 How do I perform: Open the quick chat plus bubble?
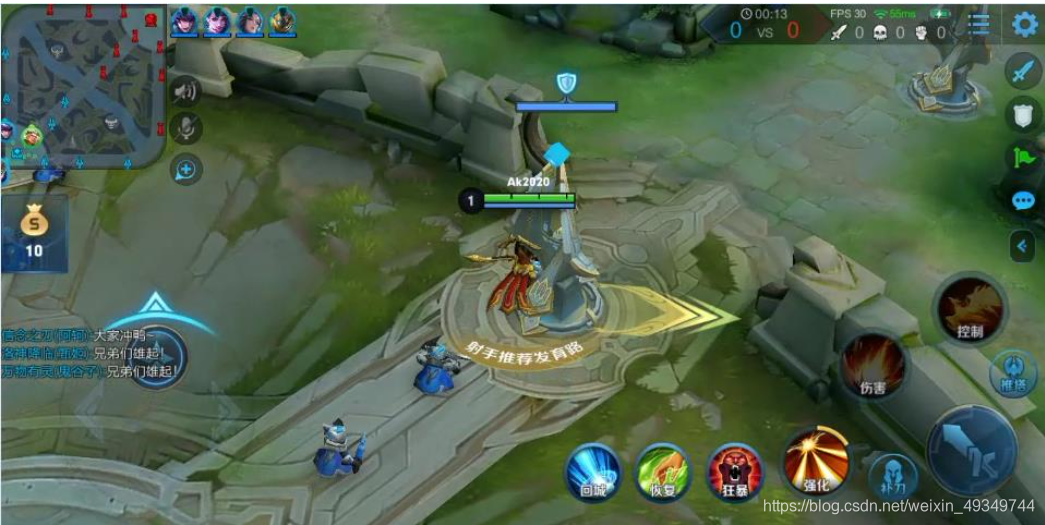click(x=186, y=170)
